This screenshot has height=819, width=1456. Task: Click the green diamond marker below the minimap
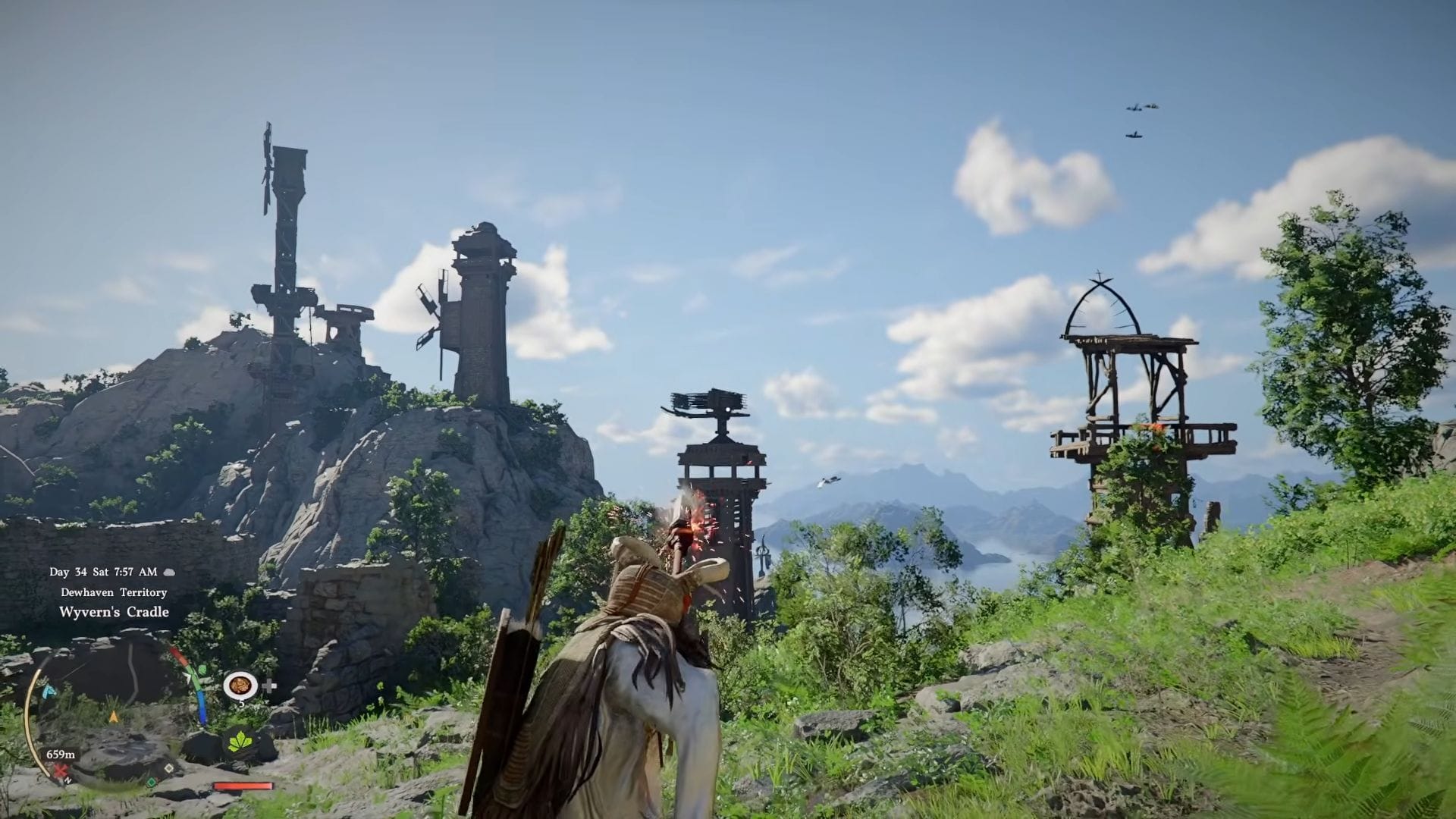[x=151, y=784]
